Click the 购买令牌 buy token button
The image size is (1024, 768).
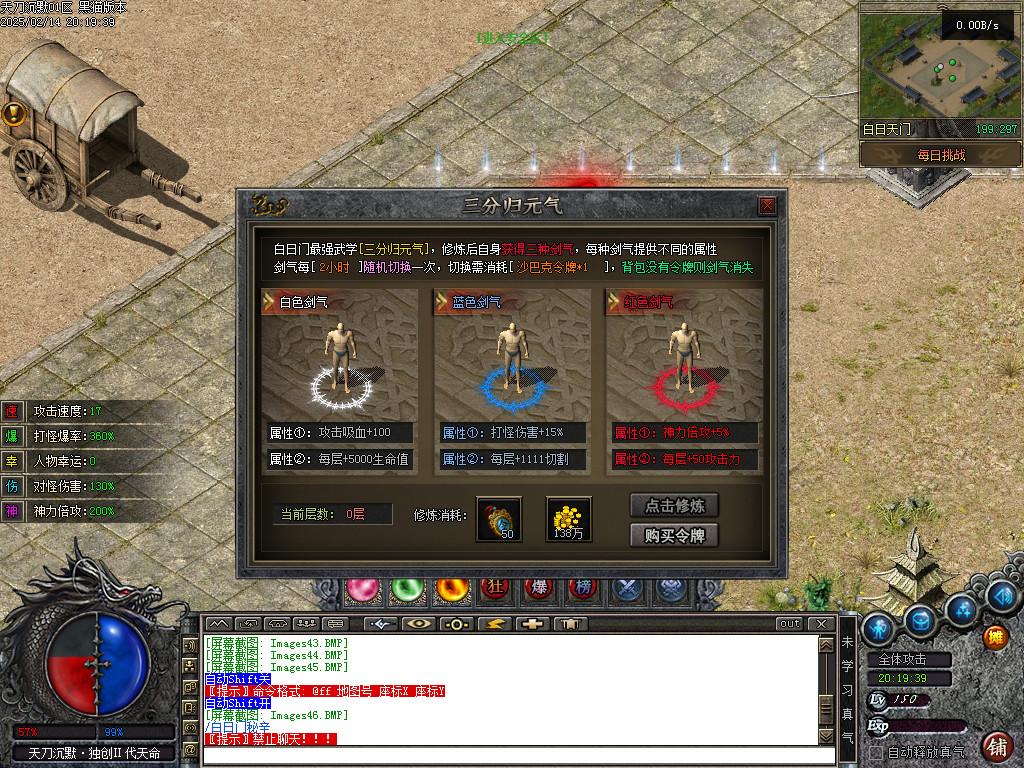pos(674,535)
